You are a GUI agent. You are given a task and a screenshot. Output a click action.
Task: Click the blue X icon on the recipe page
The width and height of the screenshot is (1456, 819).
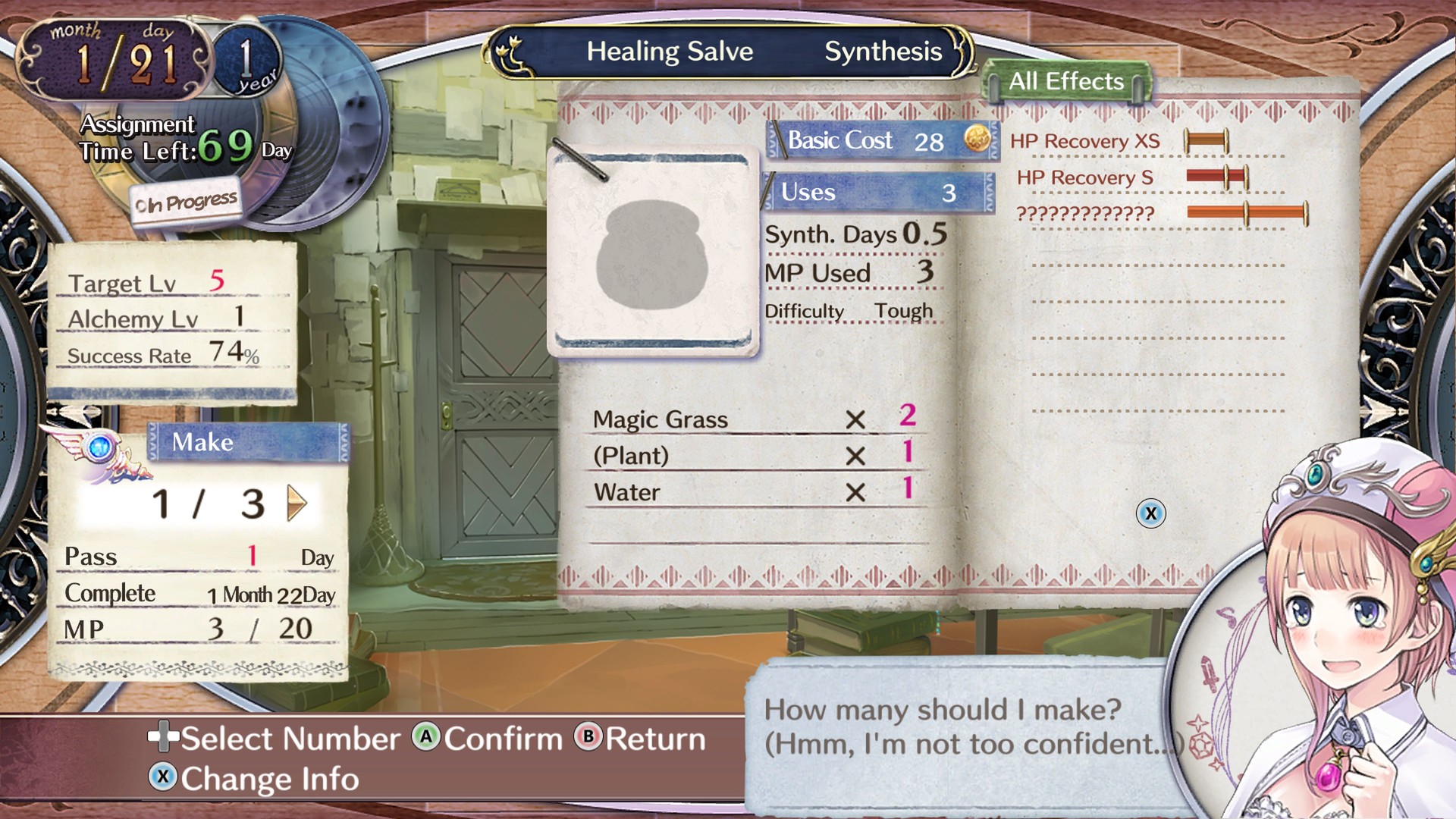click(x=1151, y=513)
